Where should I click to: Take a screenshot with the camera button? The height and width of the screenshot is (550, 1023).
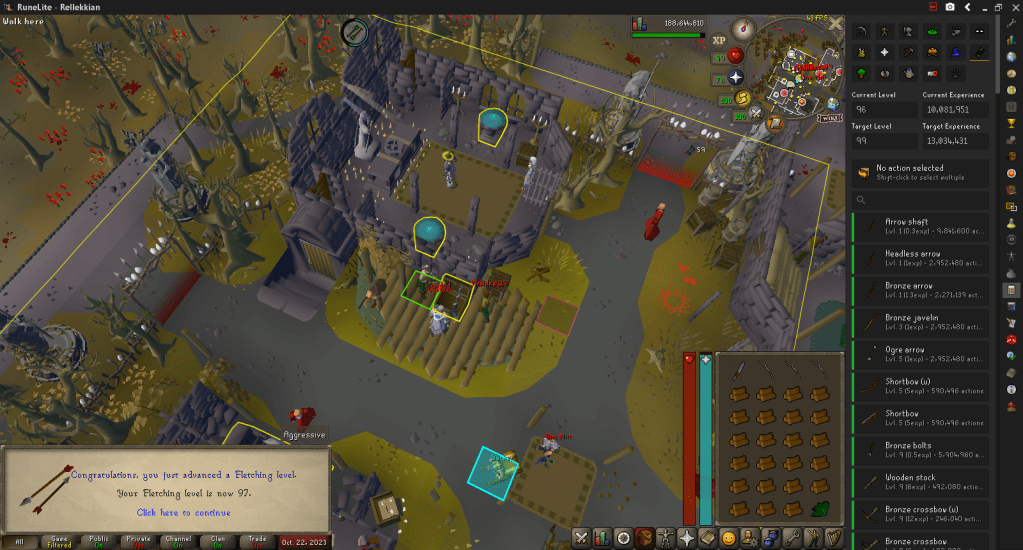coord(949,7)
